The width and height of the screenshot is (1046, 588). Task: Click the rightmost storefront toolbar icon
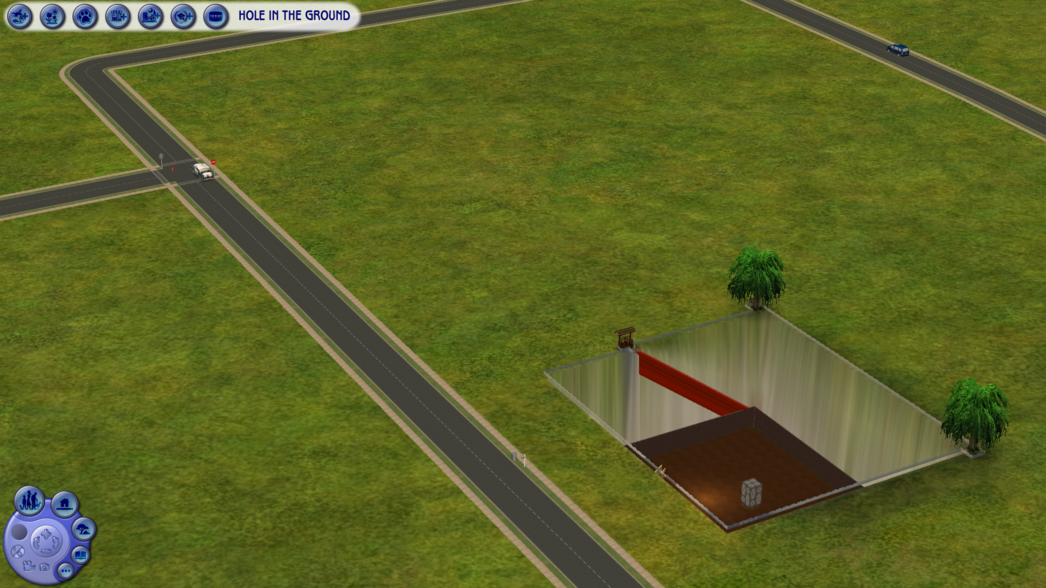click(216, 16)
